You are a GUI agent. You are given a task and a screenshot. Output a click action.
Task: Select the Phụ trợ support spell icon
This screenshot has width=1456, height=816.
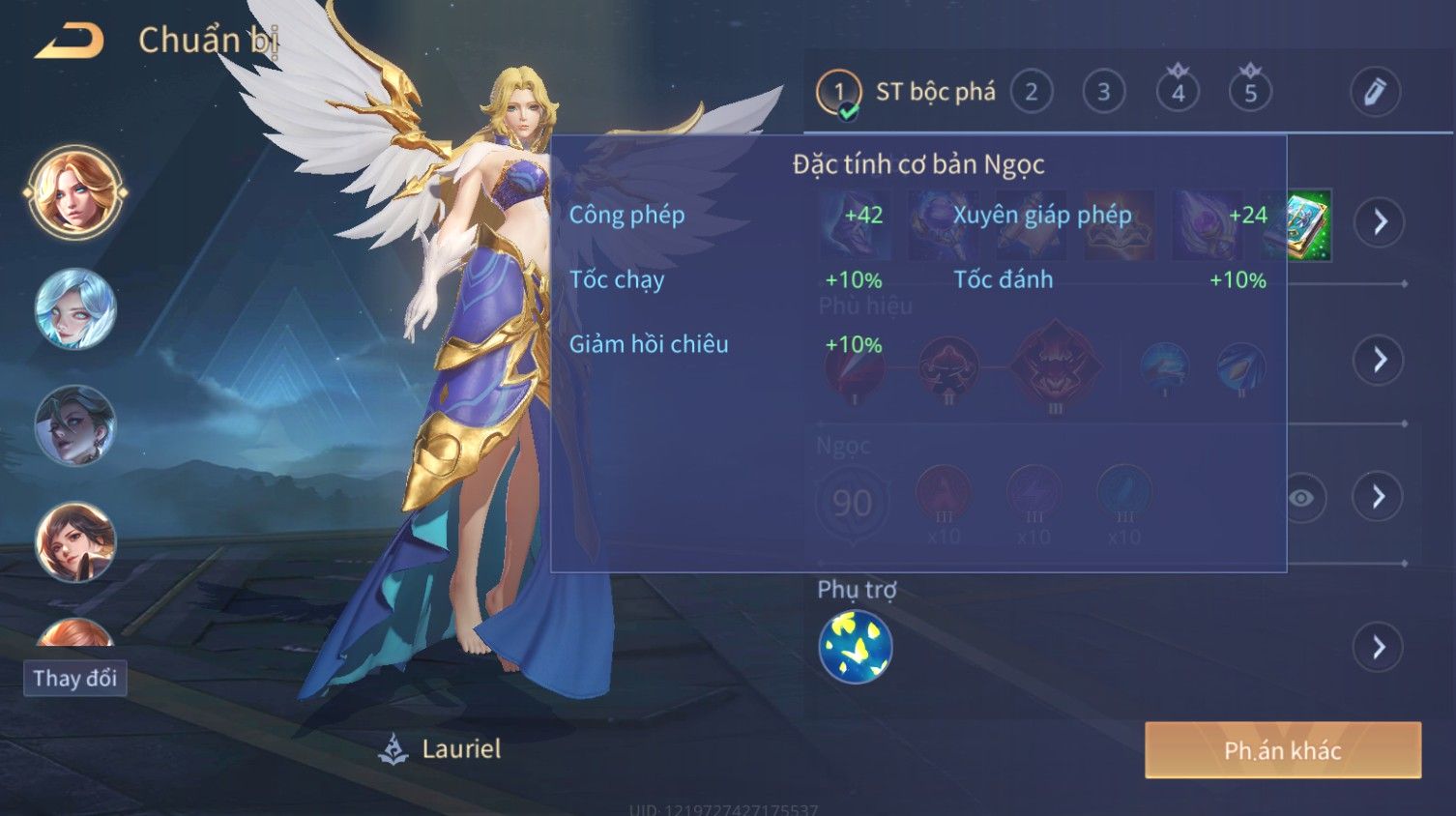[x=855, y=647]
